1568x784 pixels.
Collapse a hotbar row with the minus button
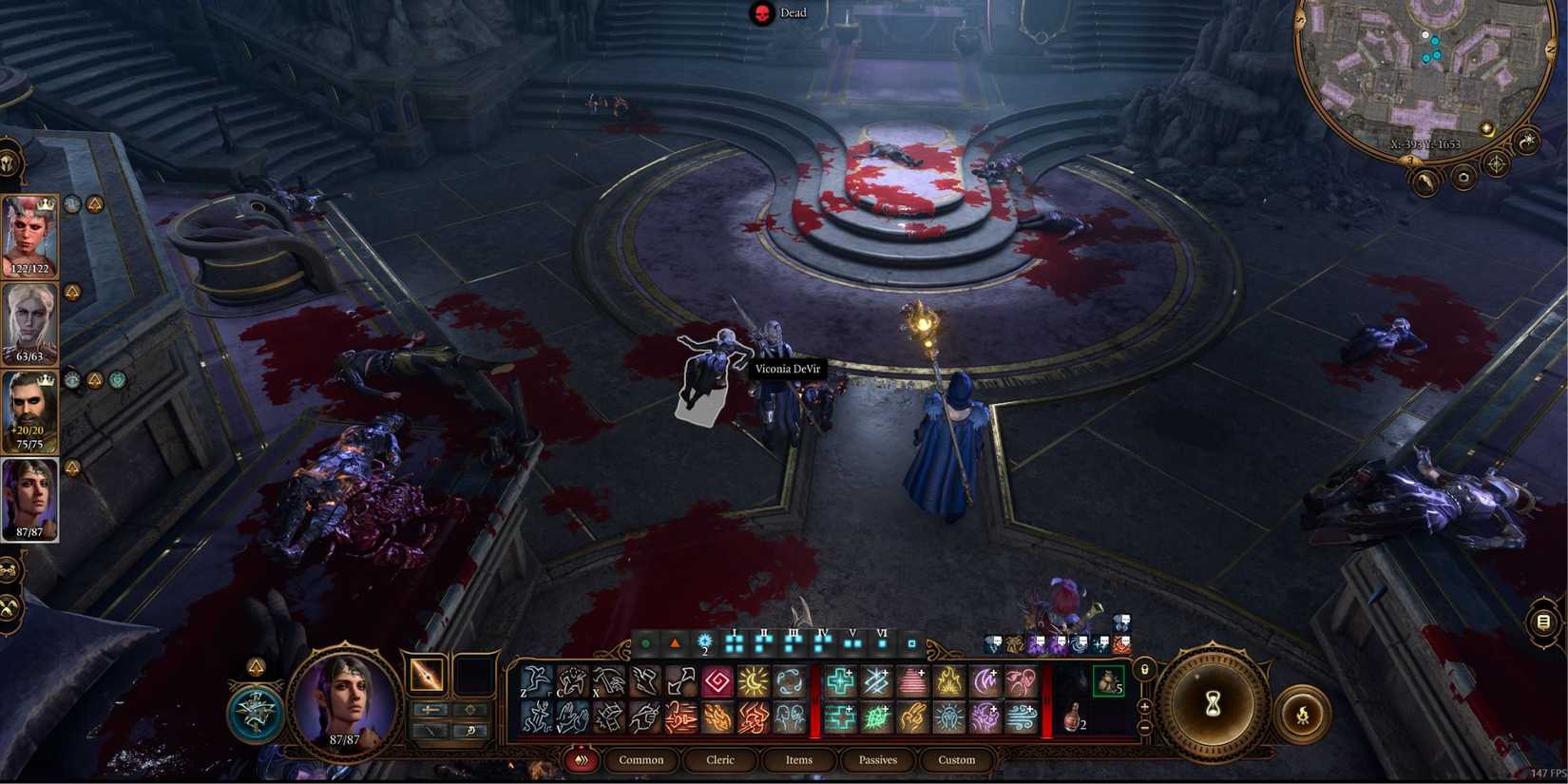(1144, 728)
